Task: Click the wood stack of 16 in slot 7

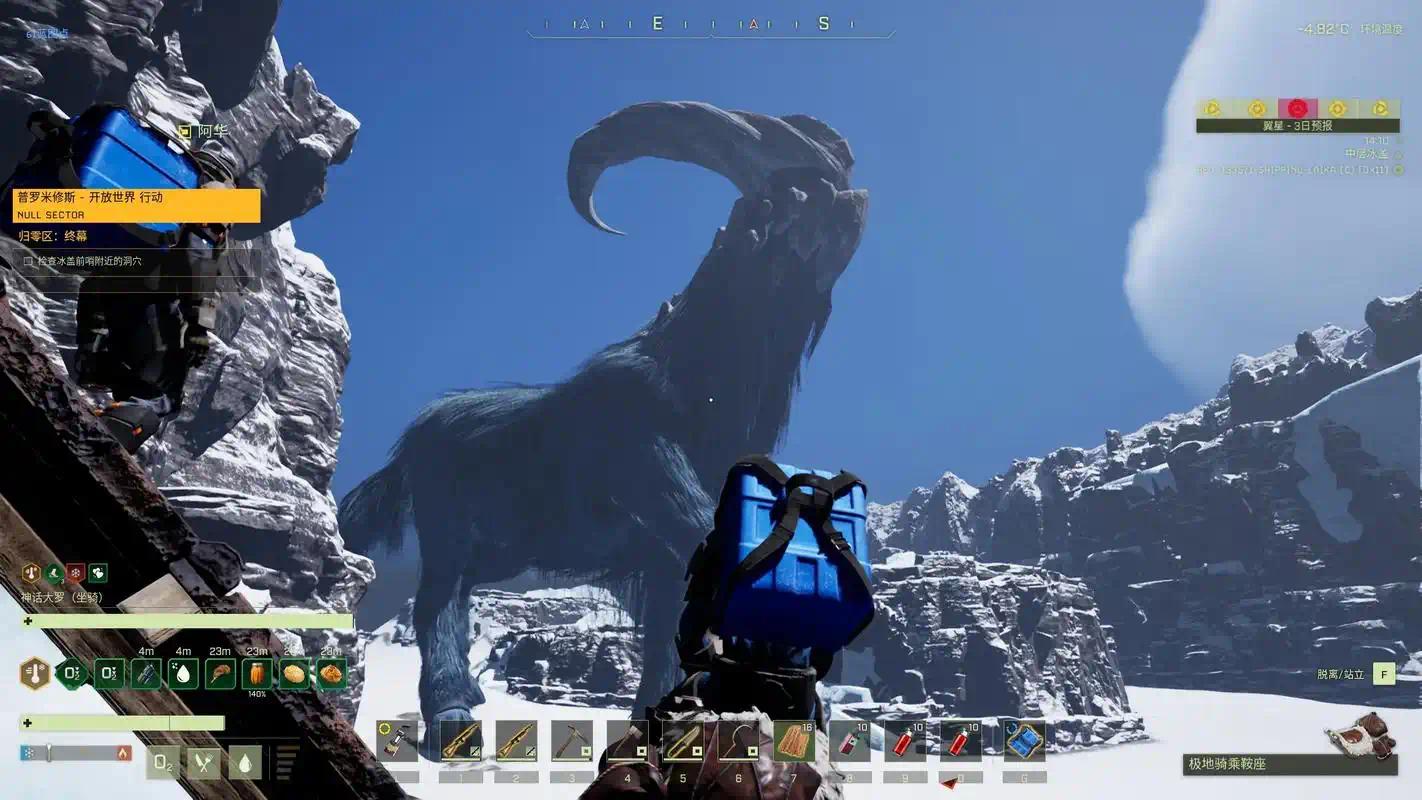Action: [796, 740]
